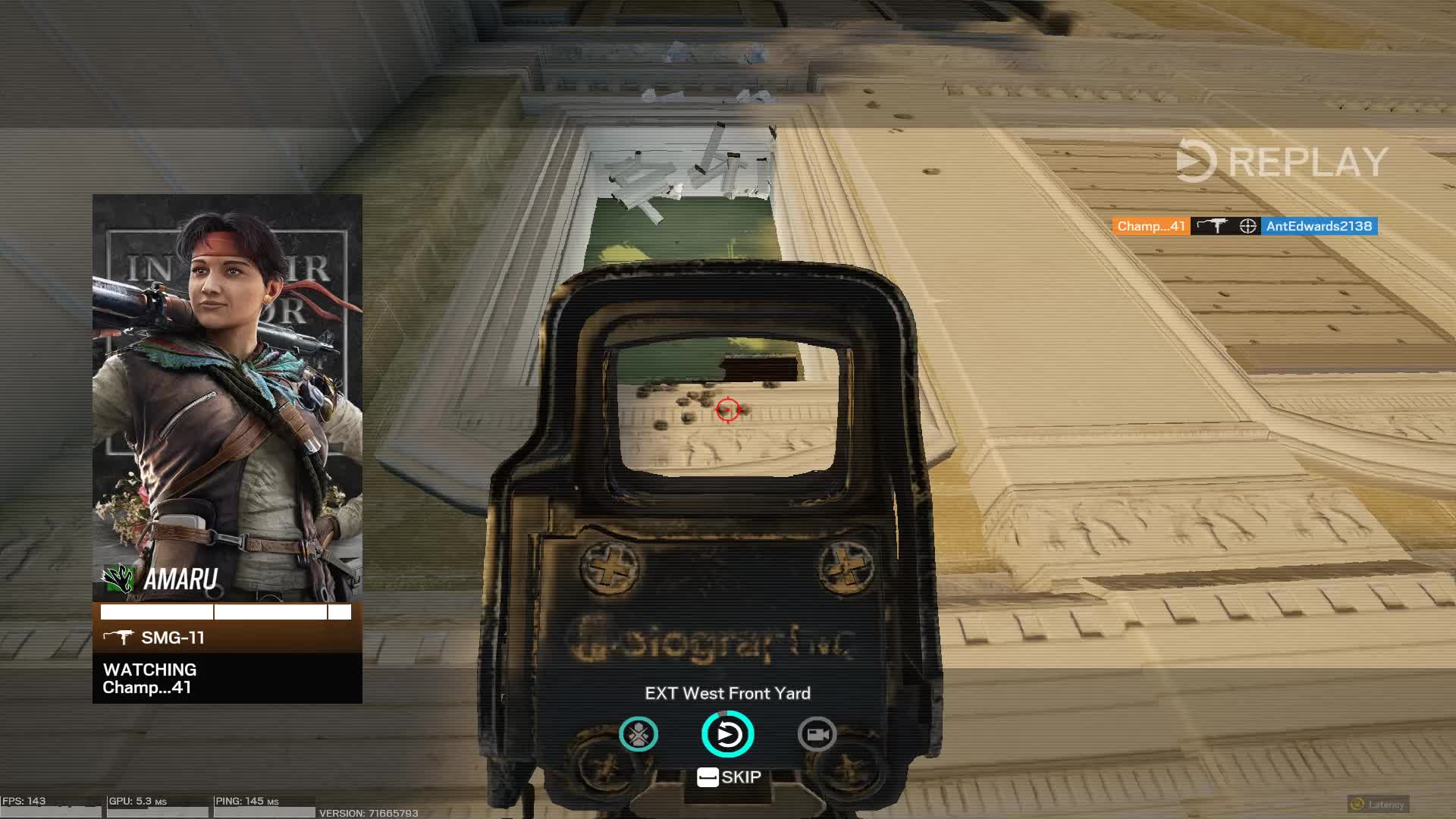Viewport: 1456px width, 819px height.
Task: Toggle the skull killcam view option
Action: 638,734
